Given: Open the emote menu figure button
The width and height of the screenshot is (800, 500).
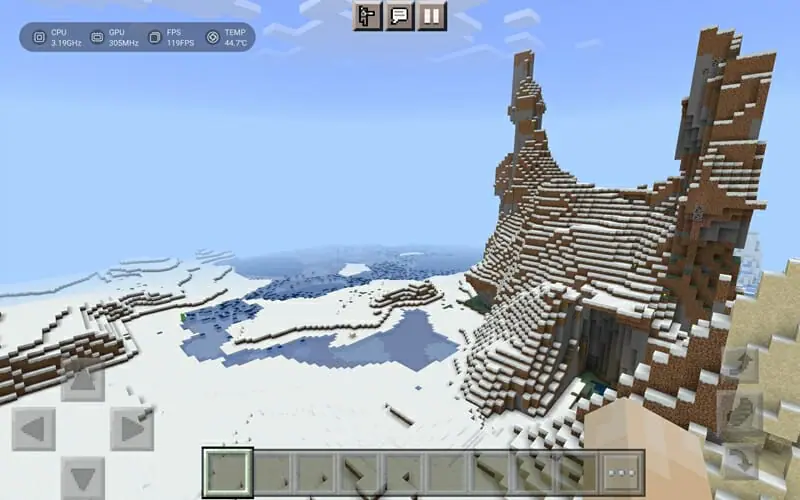Looking at the screenshot, I should pyautogui.click(x=368, y=15).
